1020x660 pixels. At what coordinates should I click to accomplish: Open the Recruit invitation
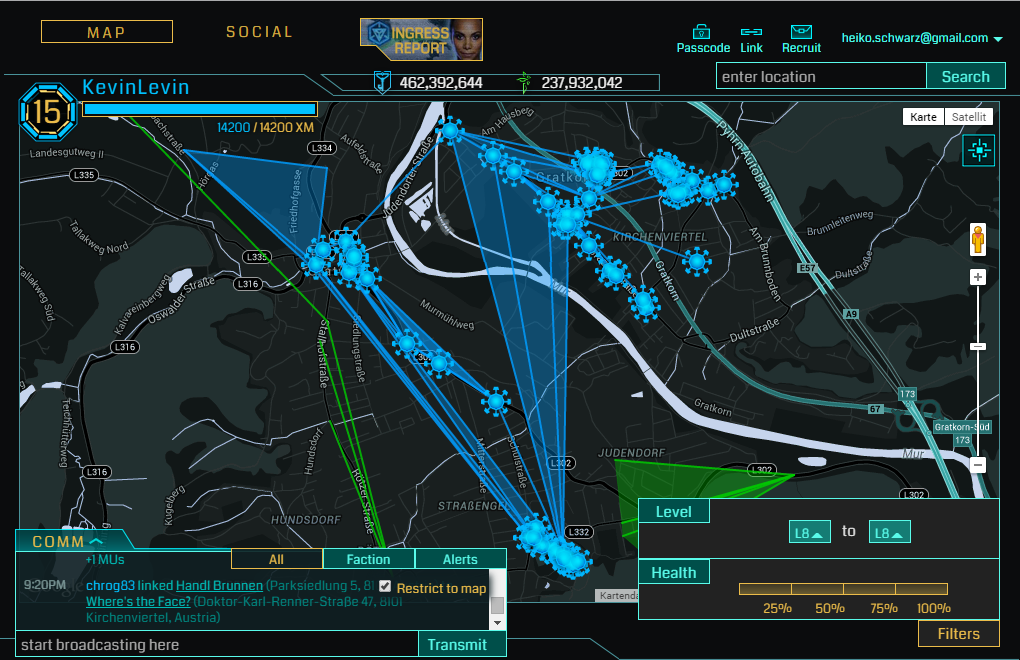(x=801, y=40)
